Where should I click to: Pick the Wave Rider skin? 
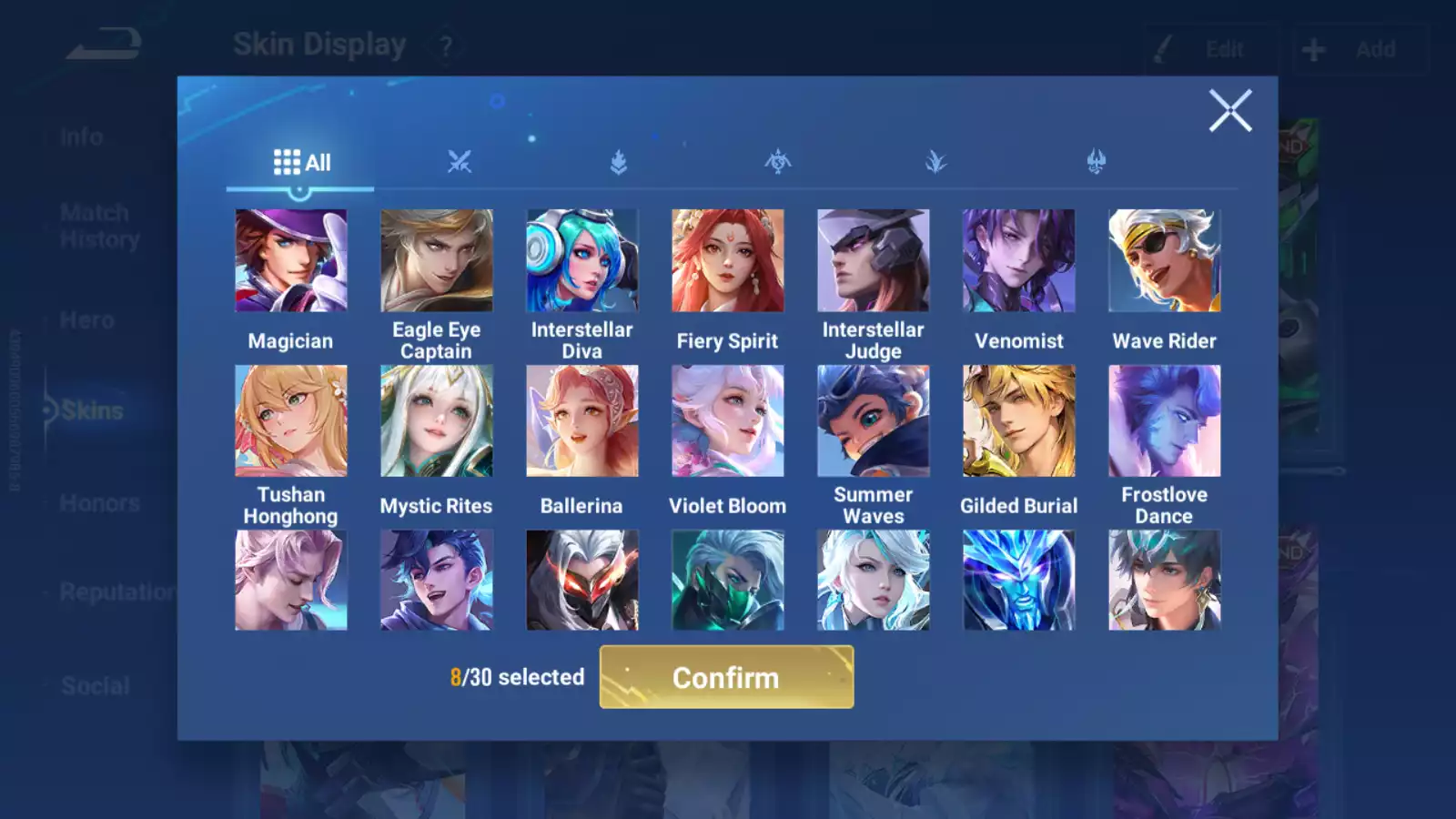[x=1165, y=261]
